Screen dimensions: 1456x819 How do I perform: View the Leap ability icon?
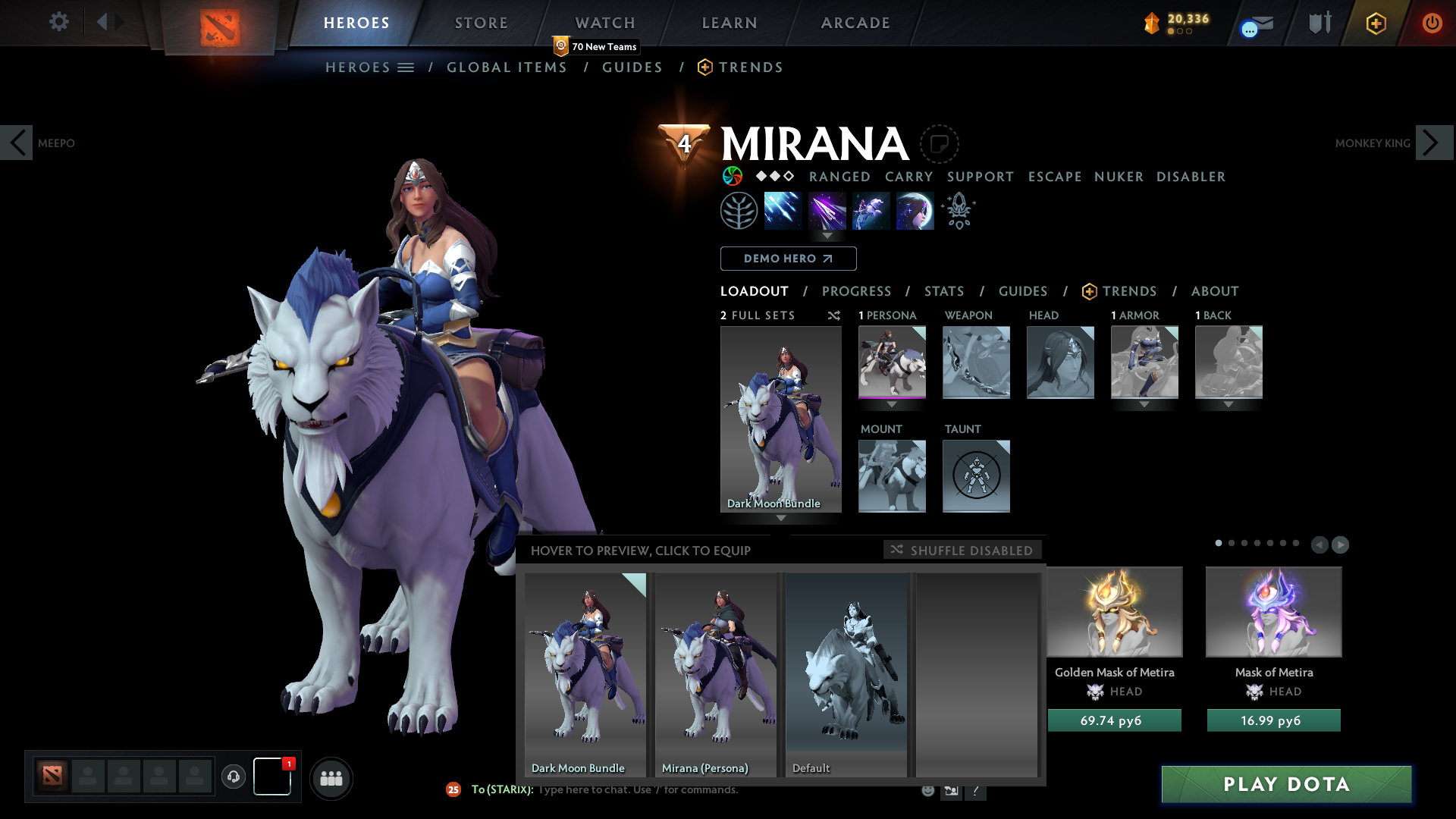(871, 211)
